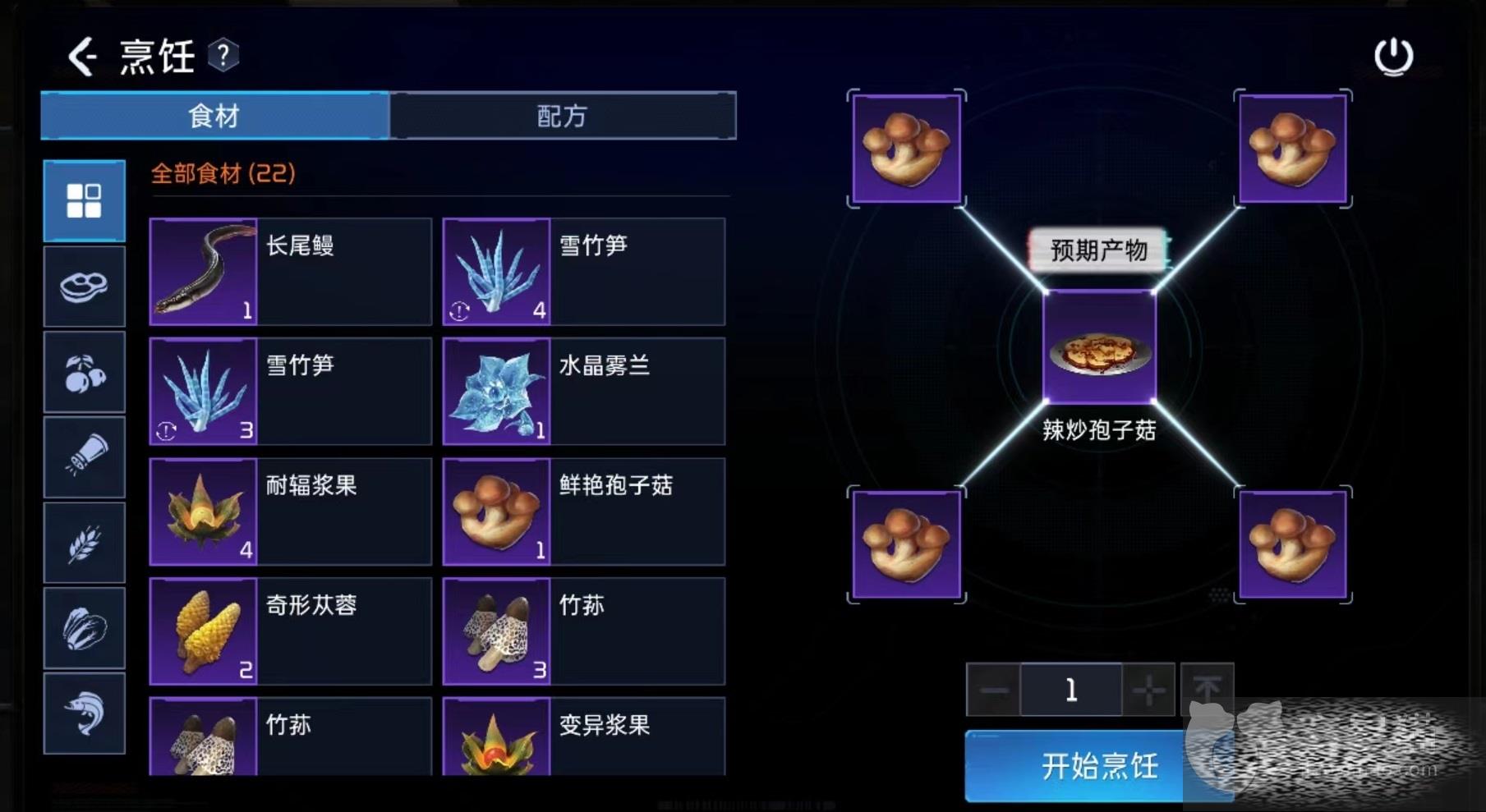Show all ingredients with the grid filter
The height and width of the screenshot is (812, 1486).
(84, 200)
